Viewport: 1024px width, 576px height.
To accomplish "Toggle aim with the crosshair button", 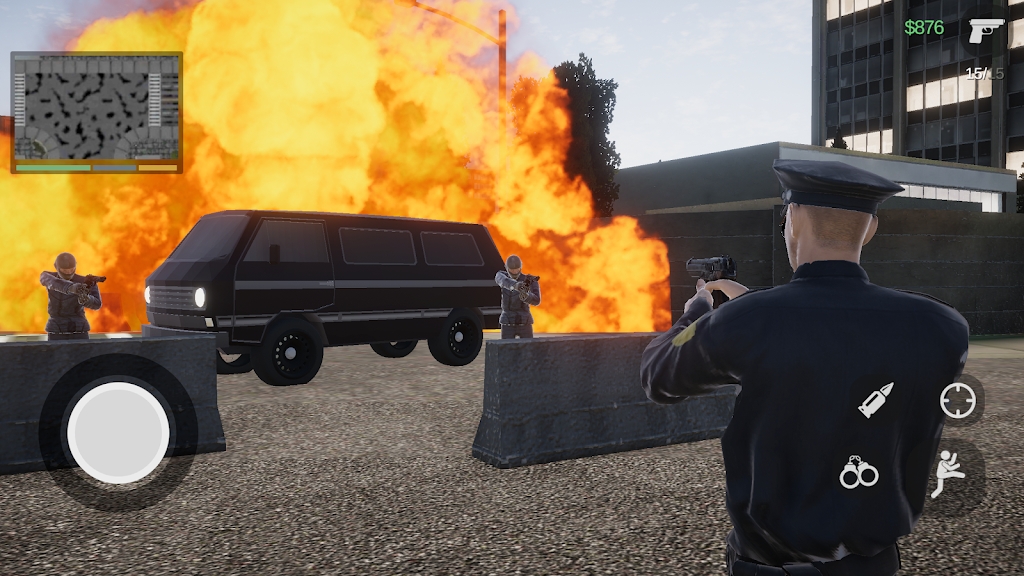I will [x=957, y=401].
